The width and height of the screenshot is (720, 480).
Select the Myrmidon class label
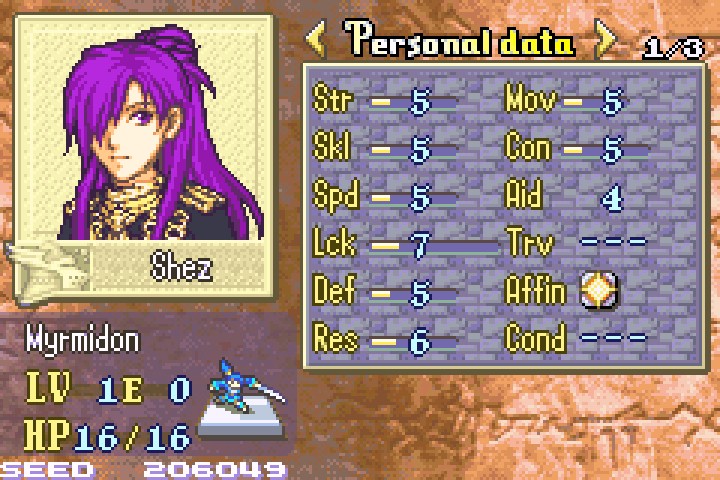(83, 340)
